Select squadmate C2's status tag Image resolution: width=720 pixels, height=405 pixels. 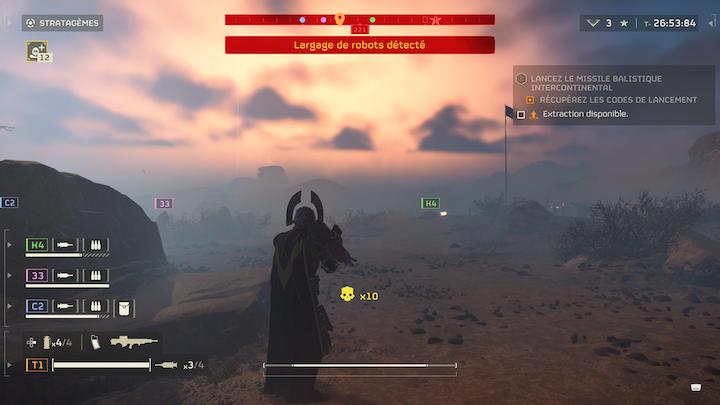click(37, 306)
